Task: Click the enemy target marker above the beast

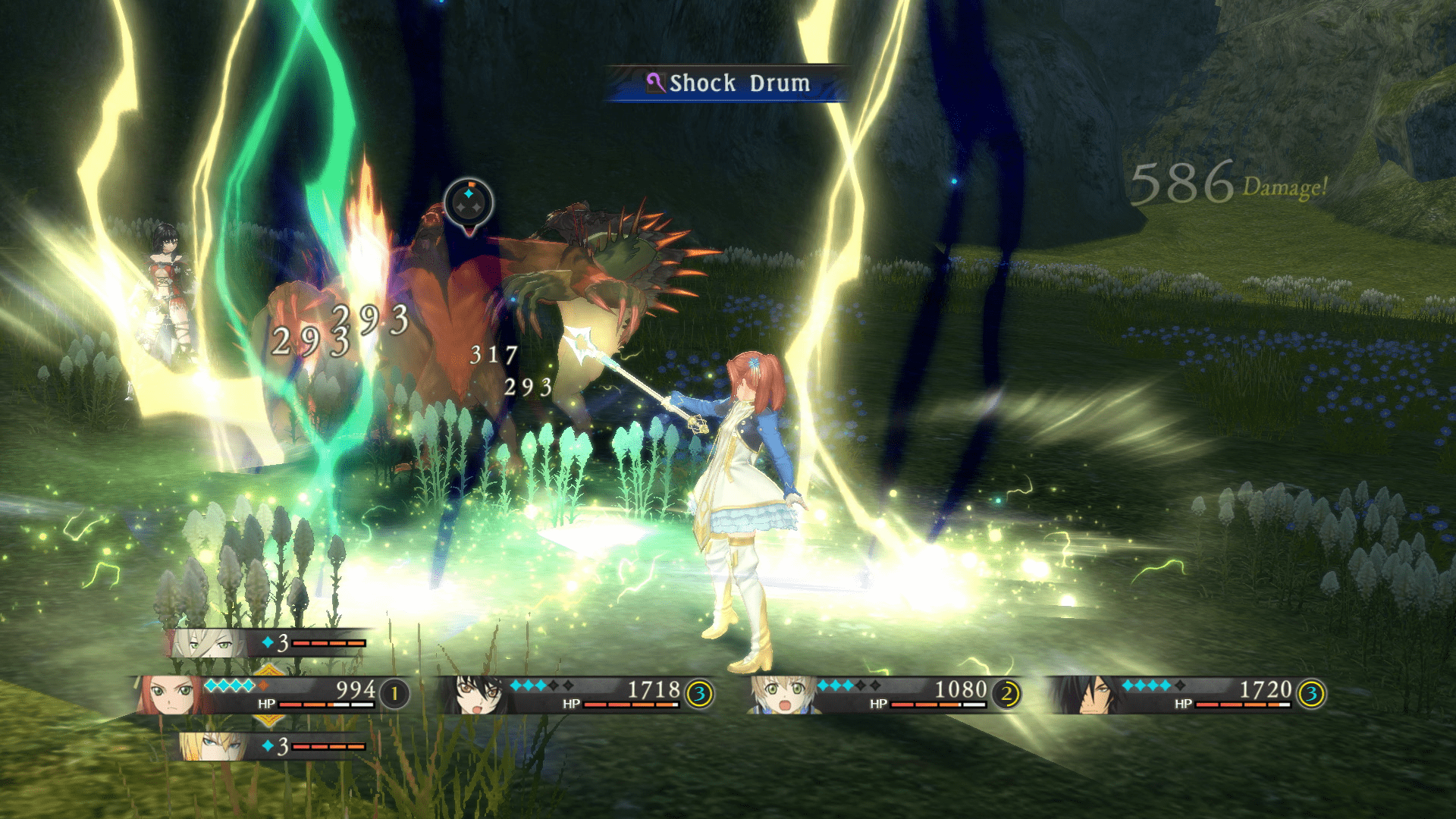Action: [469, 203]
